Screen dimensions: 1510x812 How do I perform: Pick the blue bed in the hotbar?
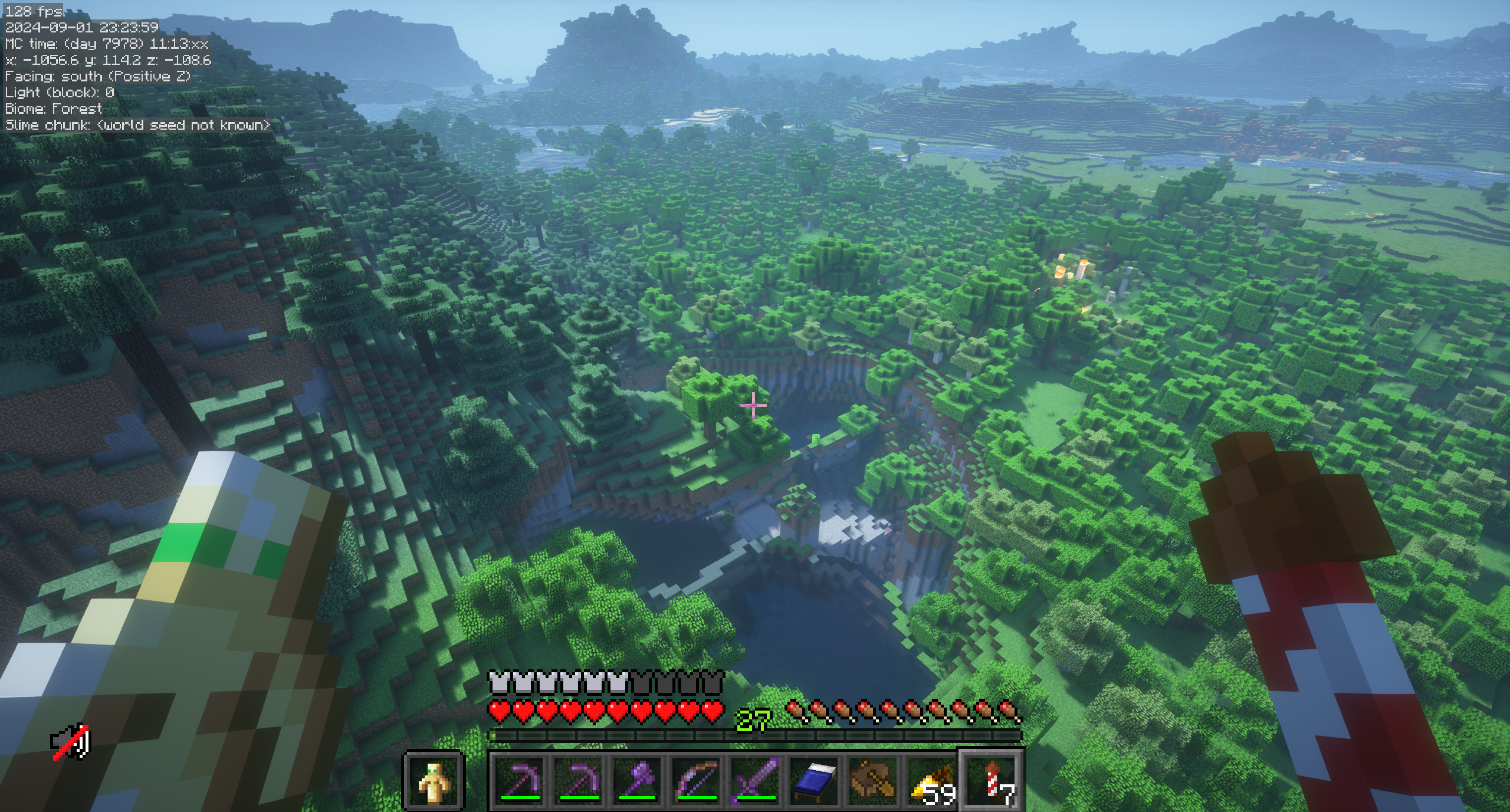coord(815,780)
